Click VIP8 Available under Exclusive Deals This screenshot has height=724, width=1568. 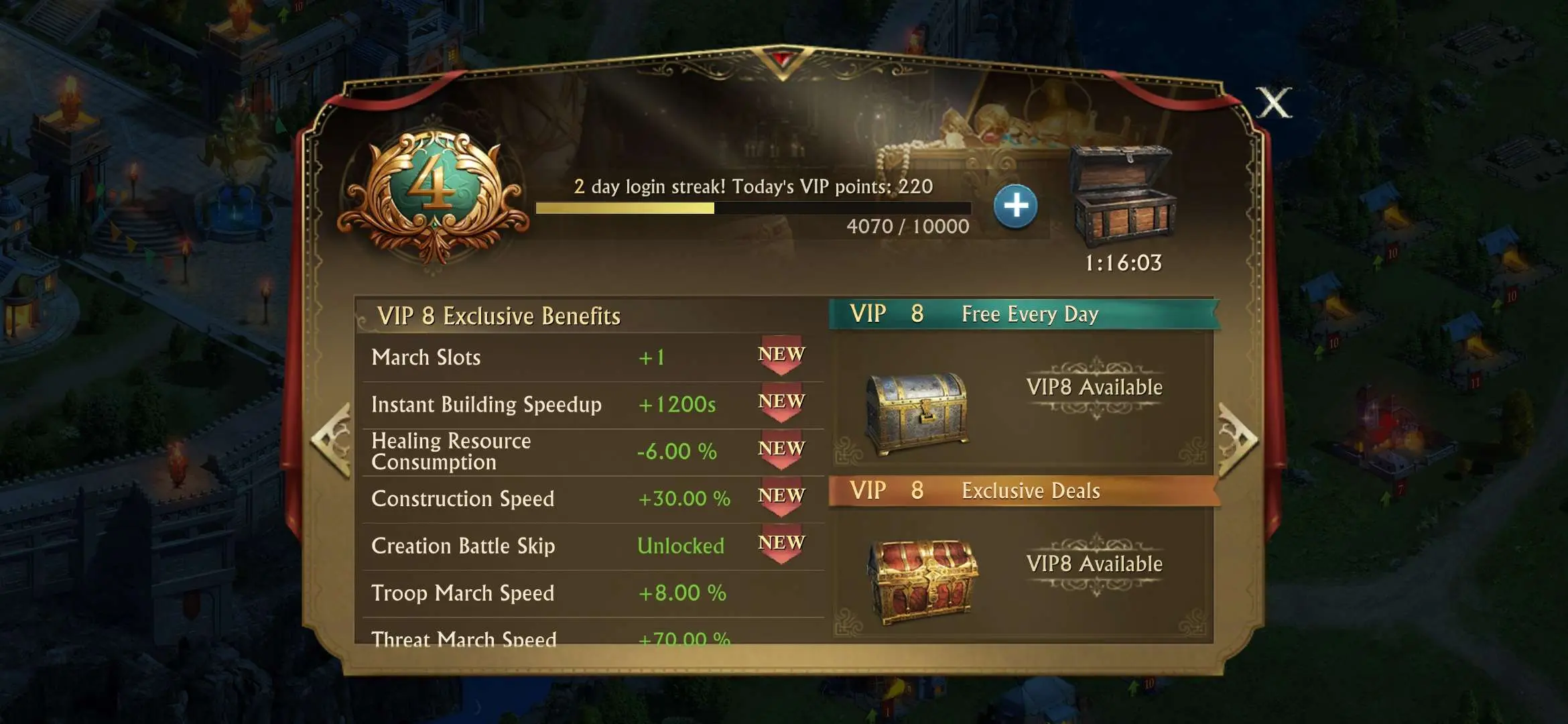point(1096,564)
